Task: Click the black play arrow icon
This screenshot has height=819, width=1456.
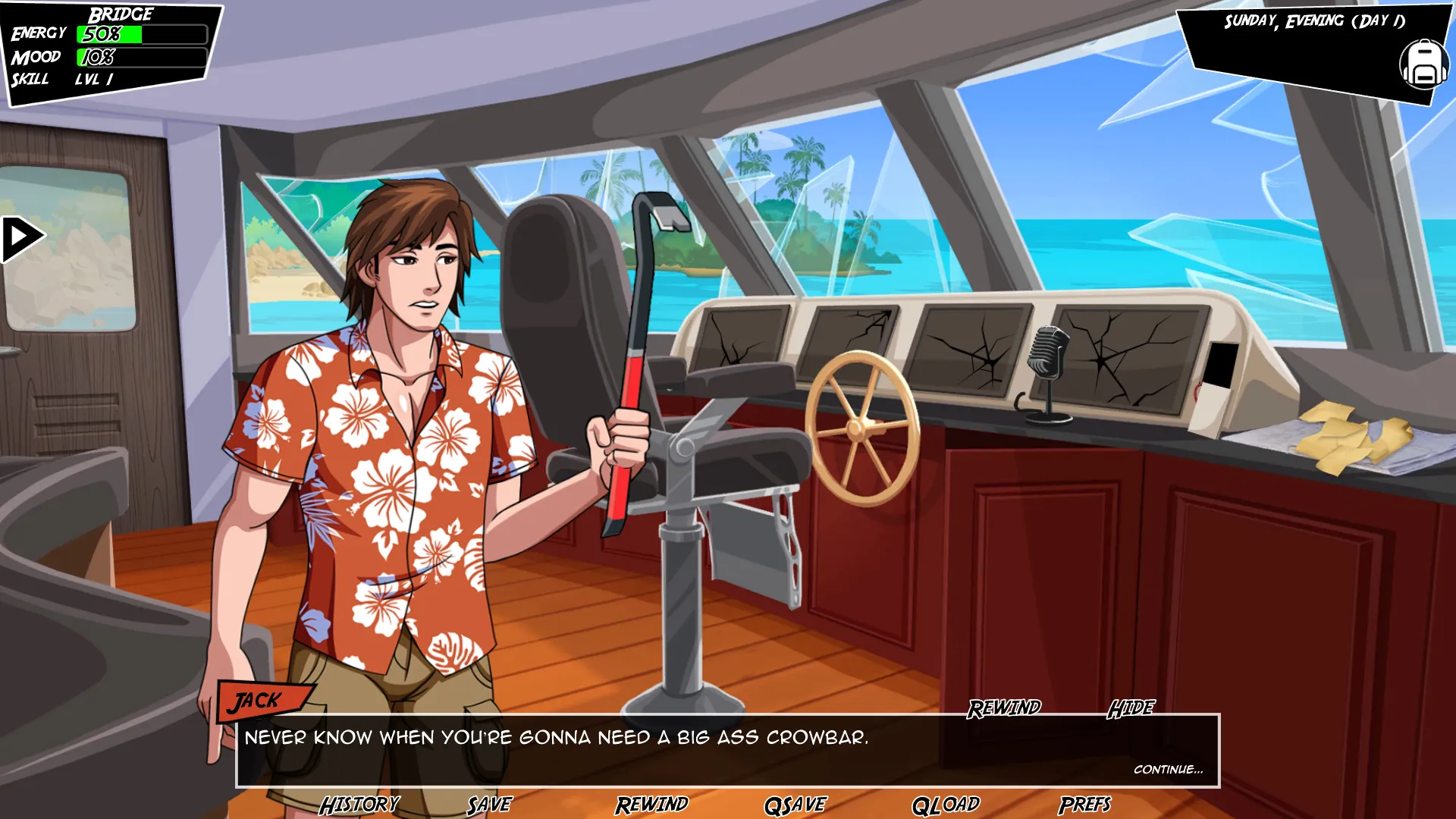Action: tap(21, 239)
